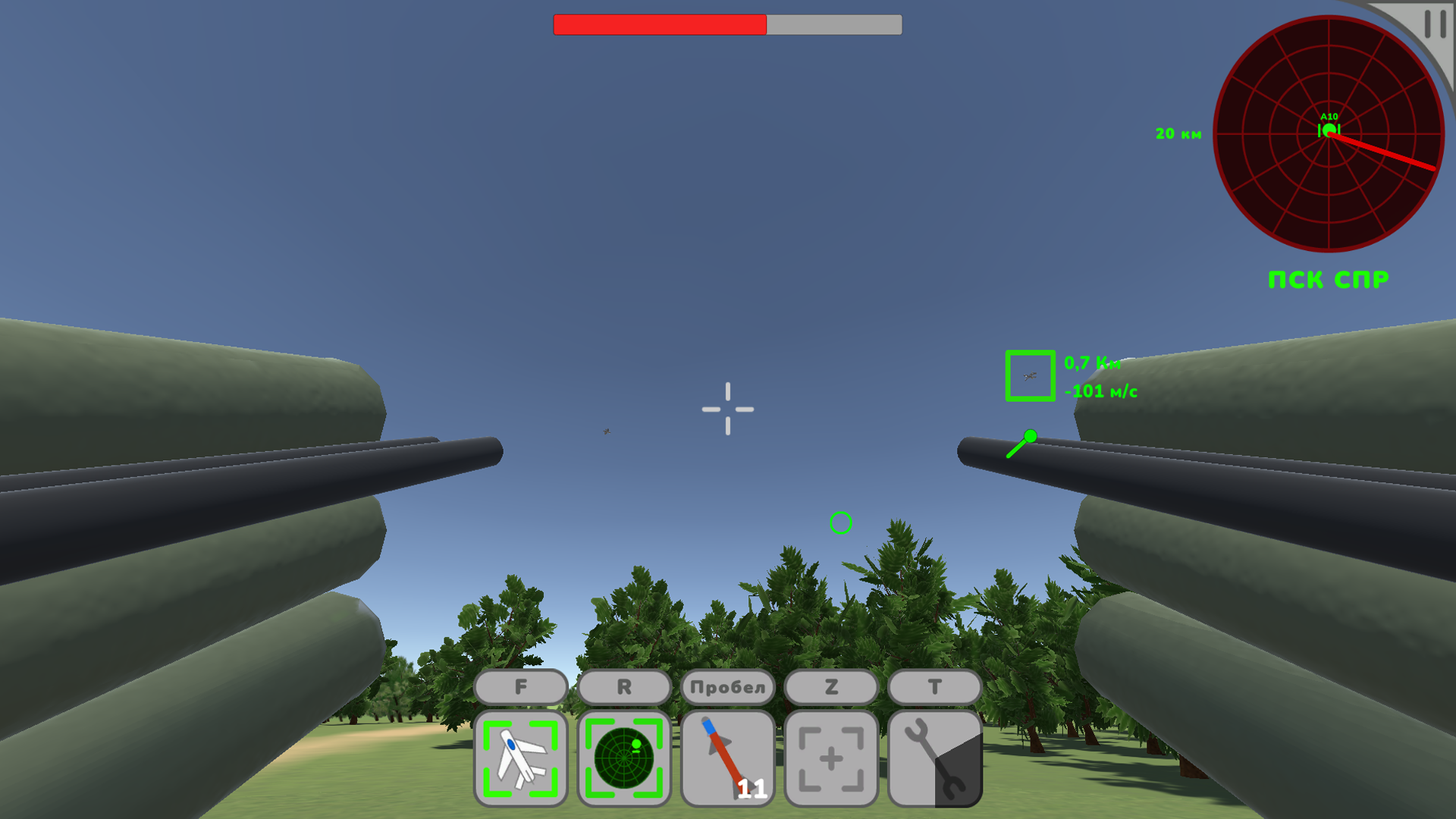Image resolution: width=1456 pixels, height=819 pixels.
Task: Click the A10 blip on the radar
Action: (1329, 129)
